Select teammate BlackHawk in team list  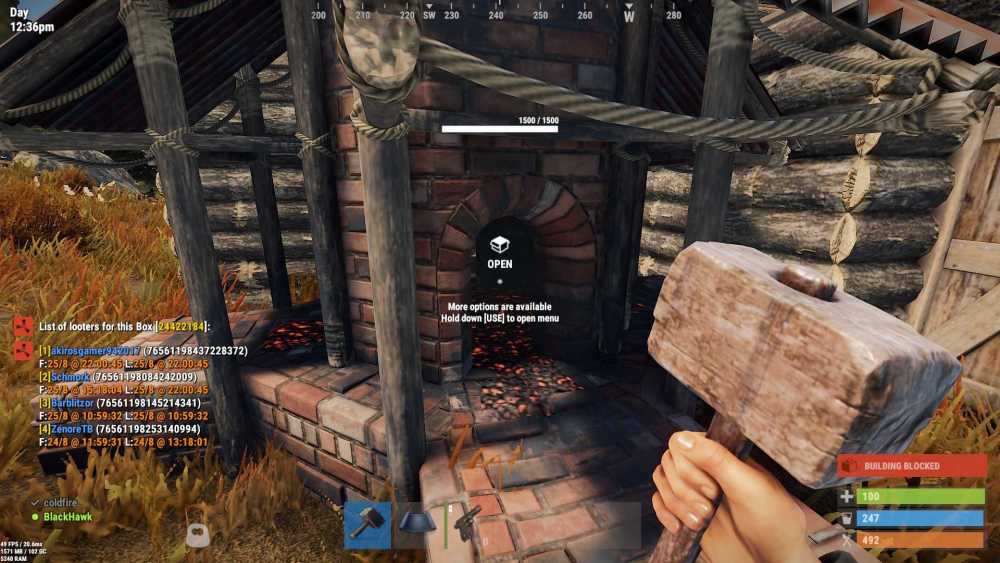click(x=66, y=517)
